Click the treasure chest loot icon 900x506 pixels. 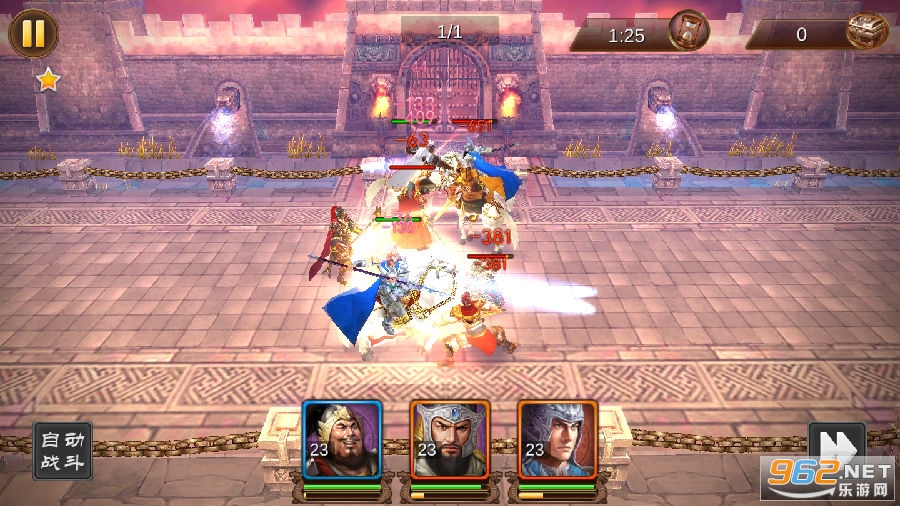click(x=866, y=32)
